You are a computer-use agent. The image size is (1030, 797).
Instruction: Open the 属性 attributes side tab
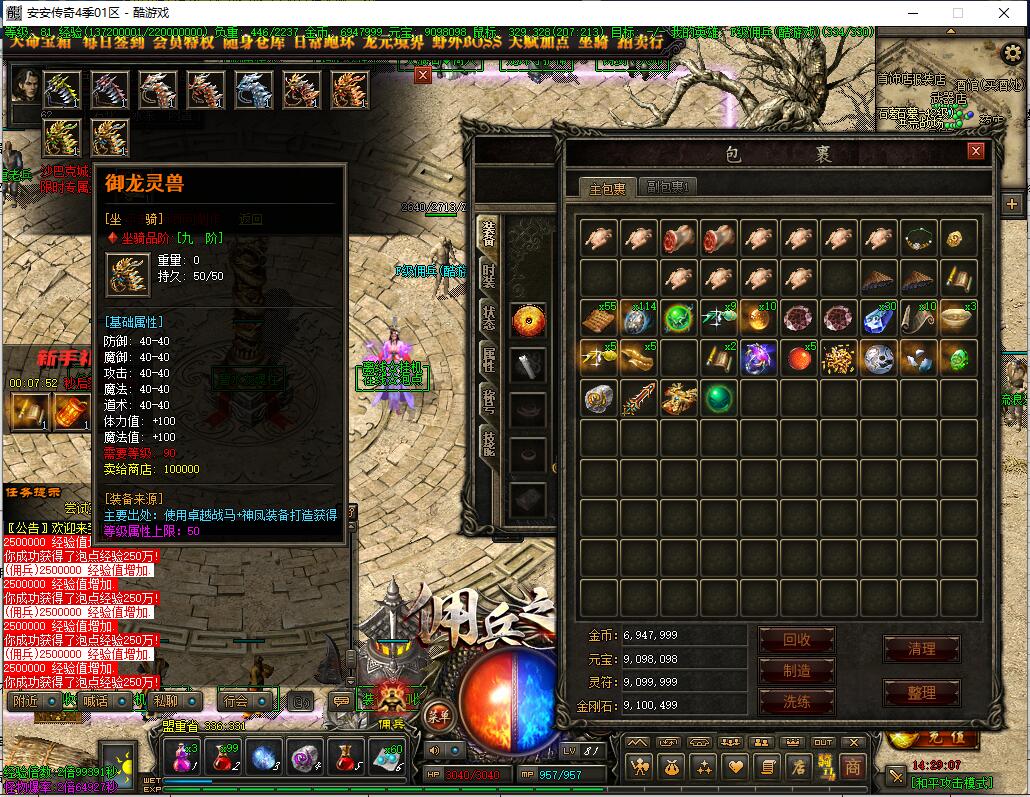pos(488,358)
